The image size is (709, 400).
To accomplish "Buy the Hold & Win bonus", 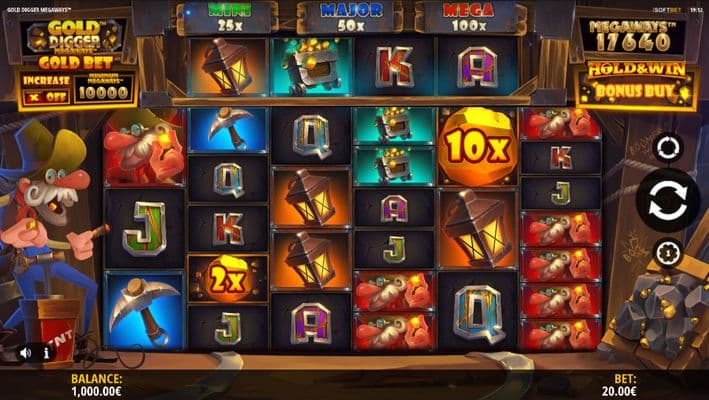I will 635,86.
